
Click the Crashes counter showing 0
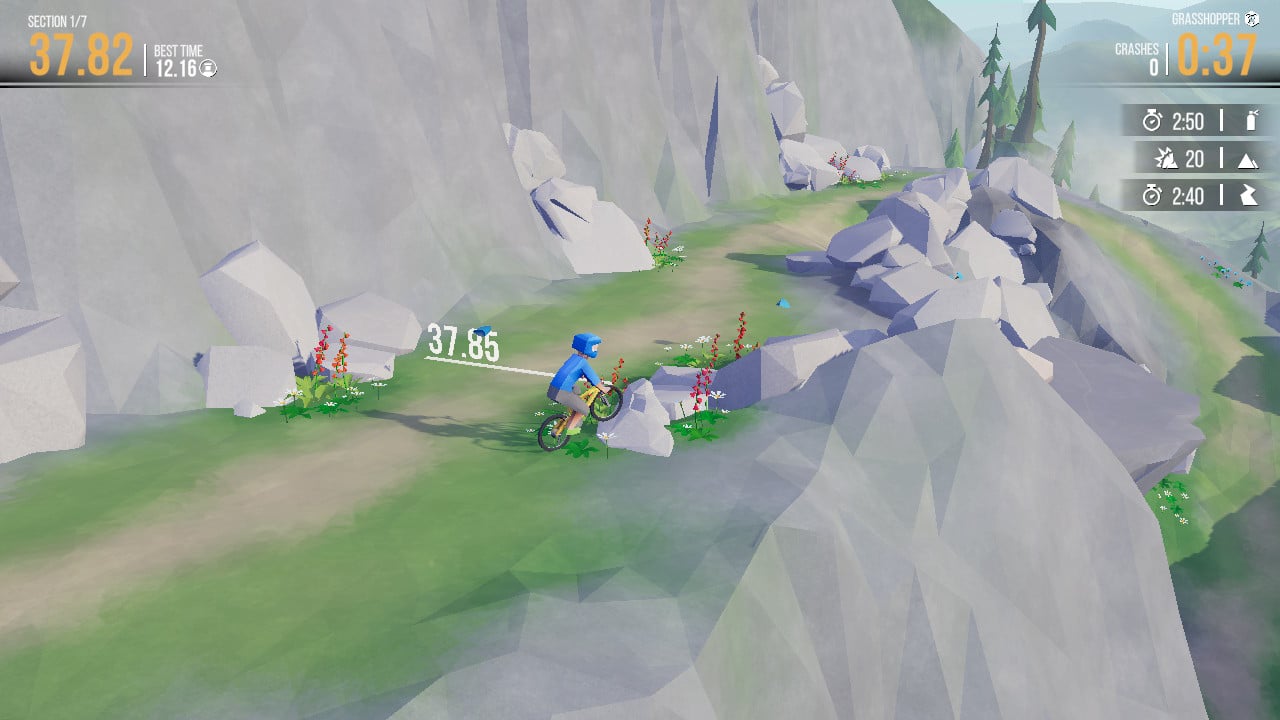[1150, 58]
